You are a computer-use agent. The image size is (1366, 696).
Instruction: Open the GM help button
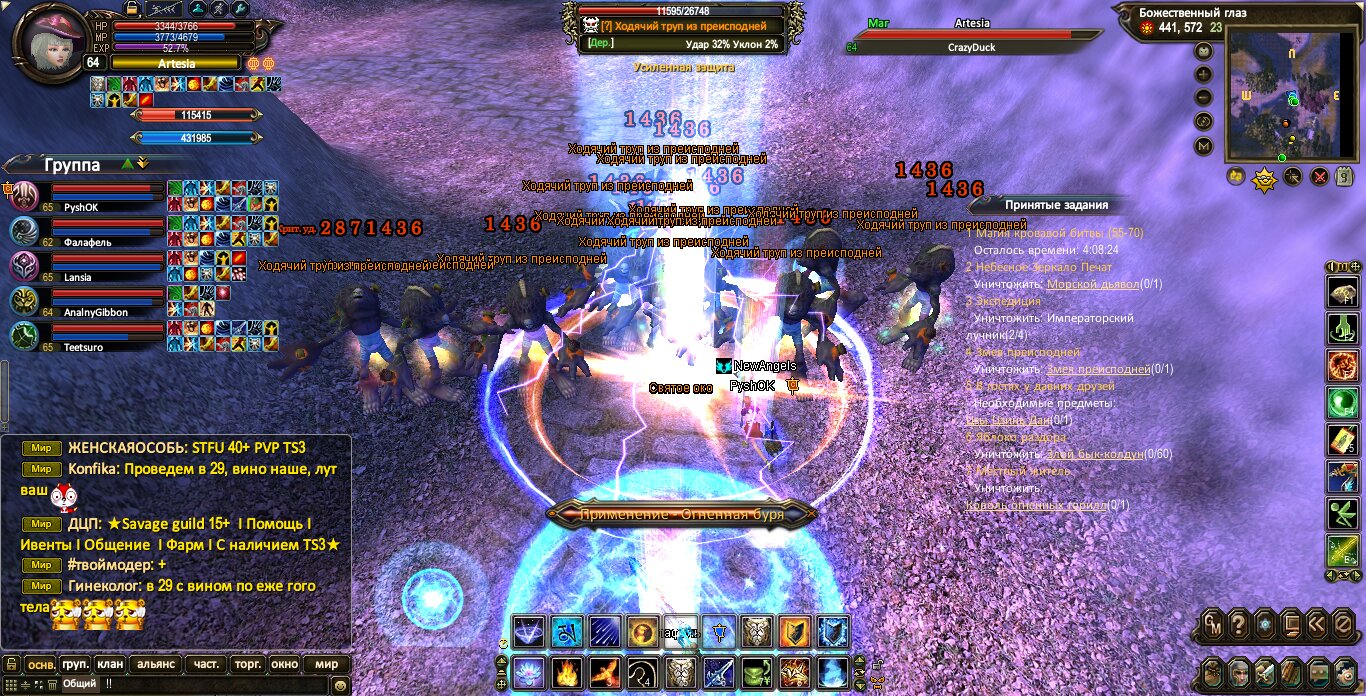click(1212, 625)
